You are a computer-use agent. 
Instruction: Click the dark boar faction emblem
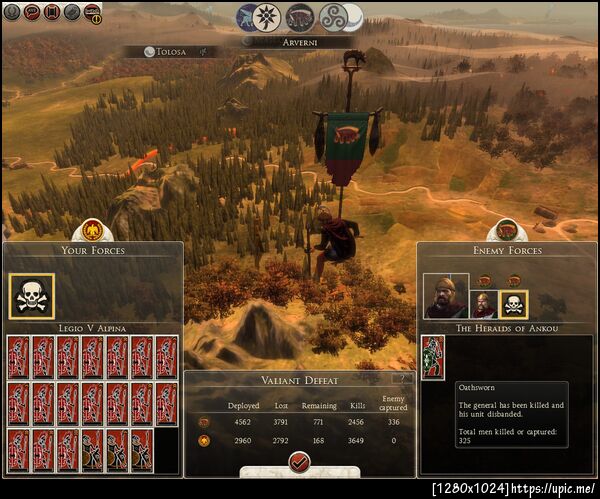[300, 16]
